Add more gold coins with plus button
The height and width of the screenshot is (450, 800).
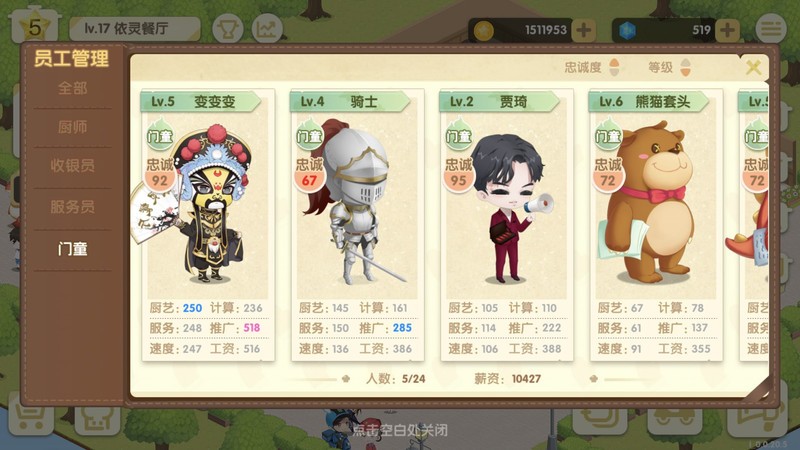point(584,30)
